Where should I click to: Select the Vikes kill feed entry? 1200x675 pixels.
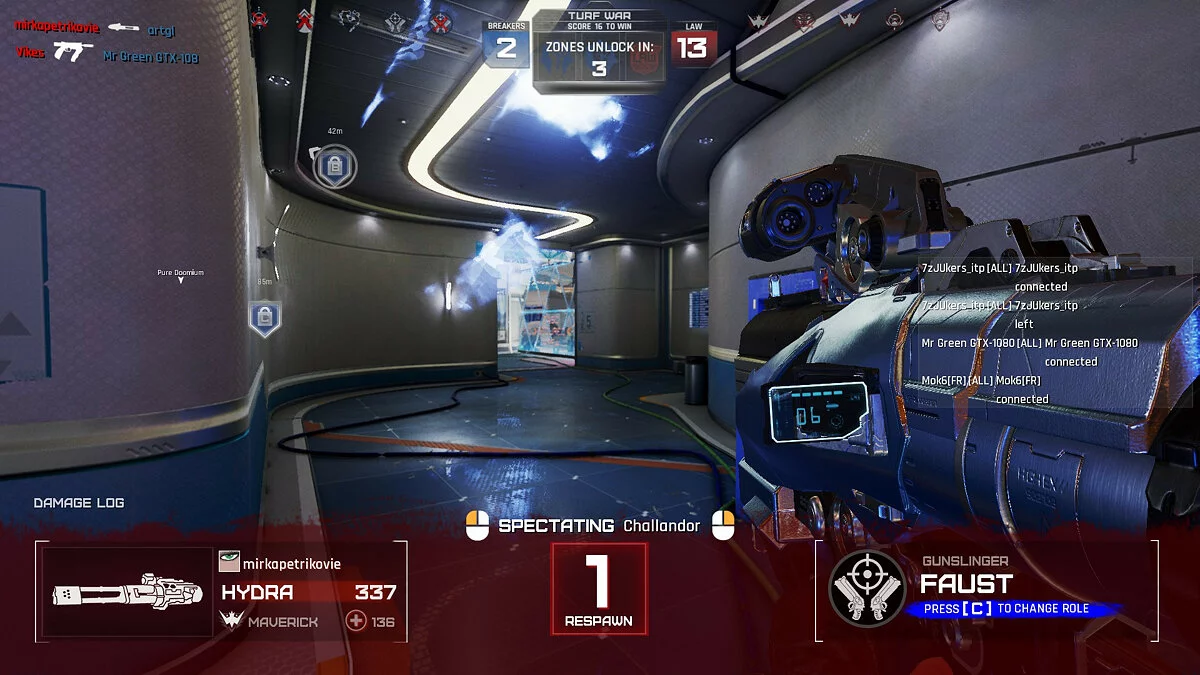point(30,53)
